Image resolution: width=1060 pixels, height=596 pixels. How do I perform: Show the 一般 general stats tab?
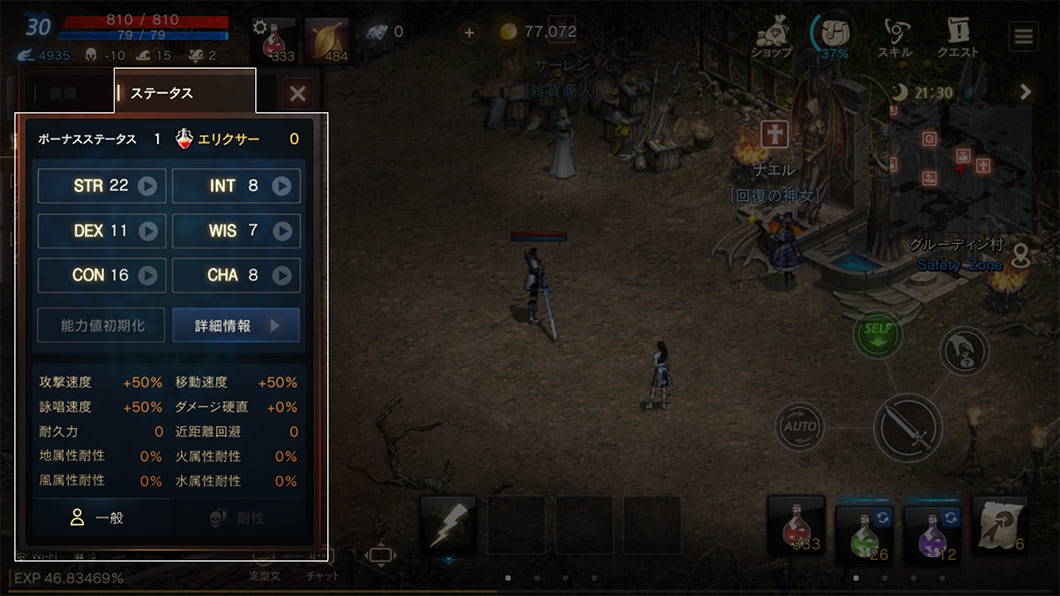pyautogui.click(x=98, y=518)
